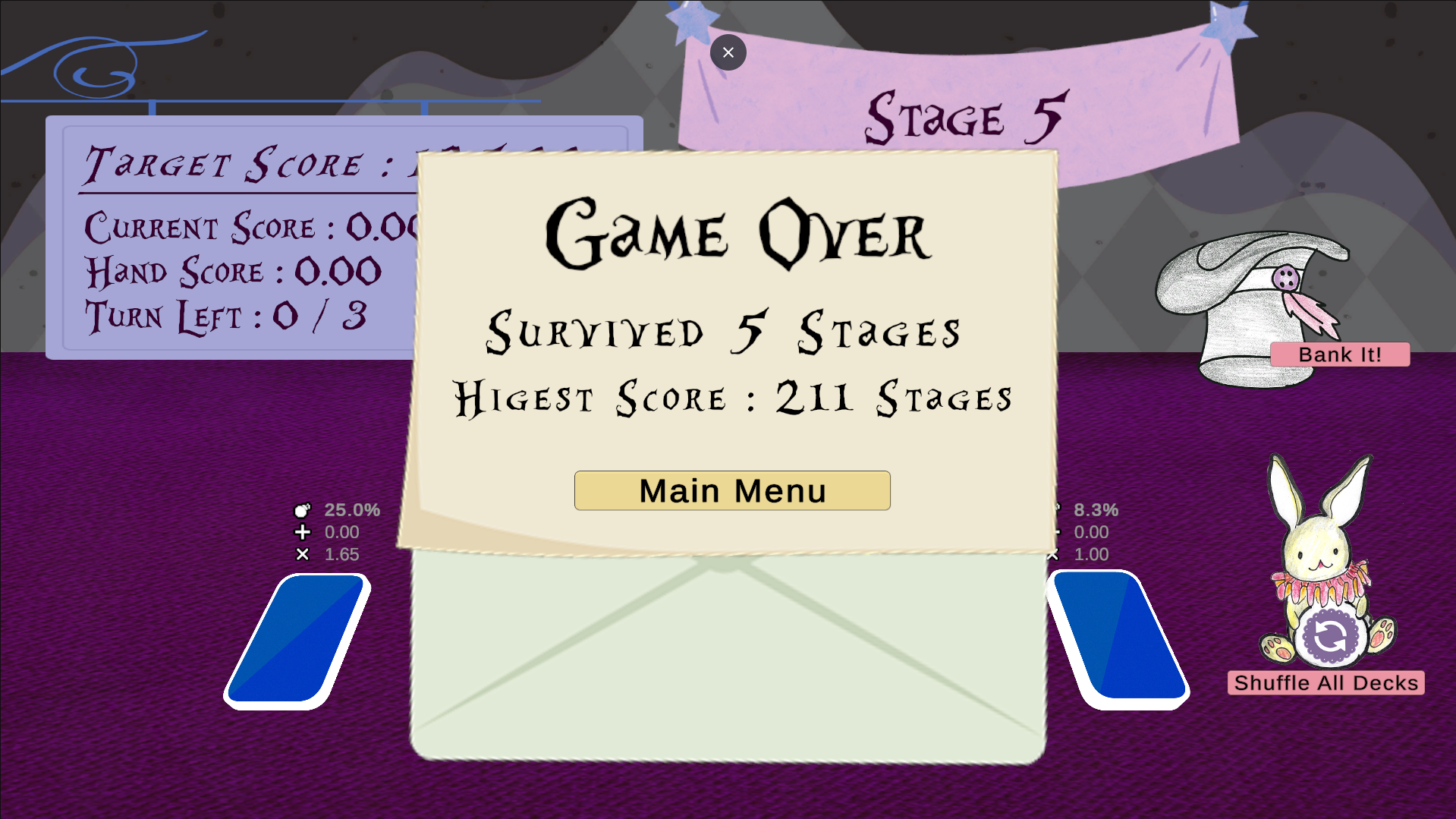The image size is (1456, 819).
Task: Click the Shuffle All Decks label
Action: click(x=1322, y=682)
